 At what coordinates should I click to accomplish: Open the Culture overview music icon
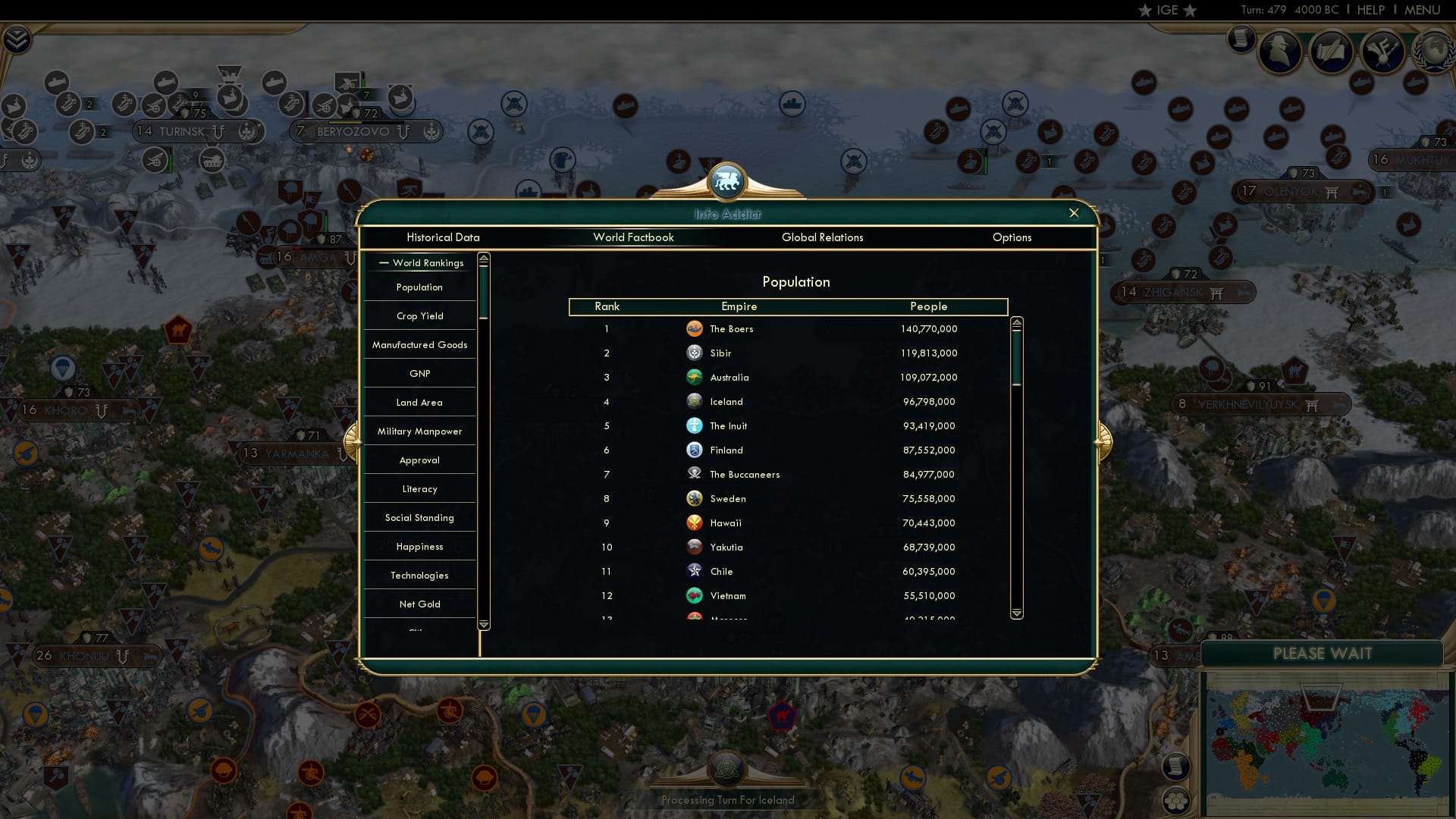coord(1382,52)
